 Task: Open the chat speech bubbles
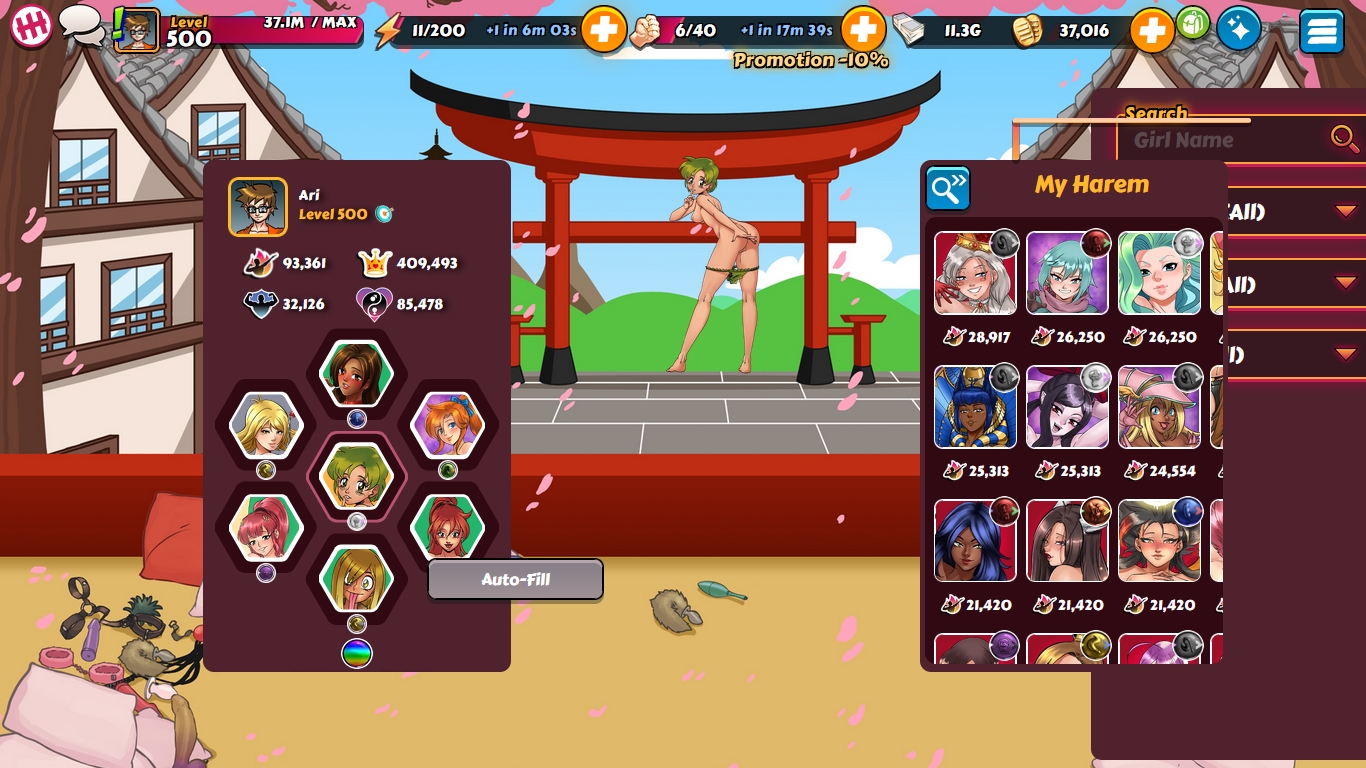81,25
